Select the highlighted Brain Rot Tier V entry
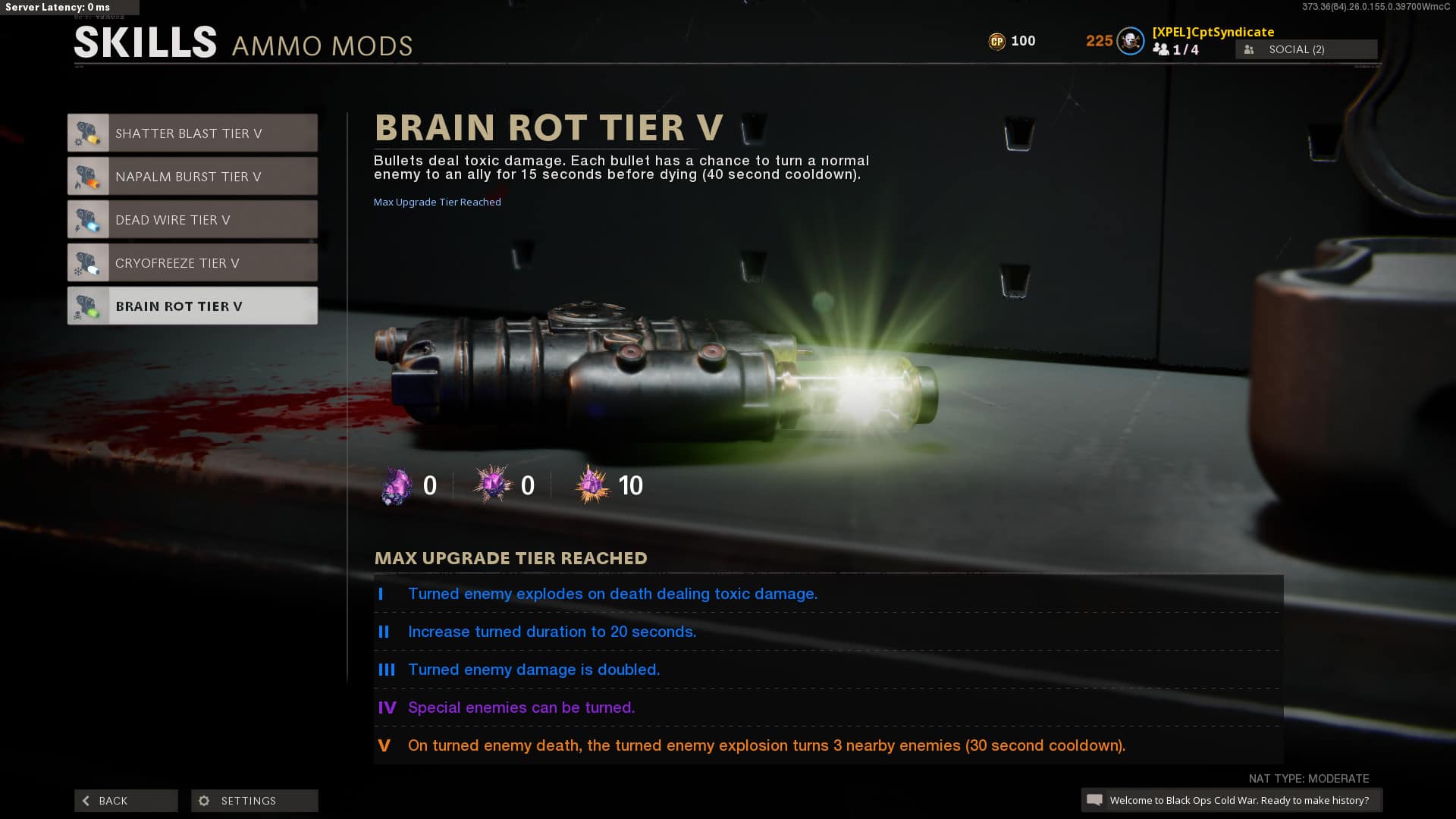 [192, 306]
